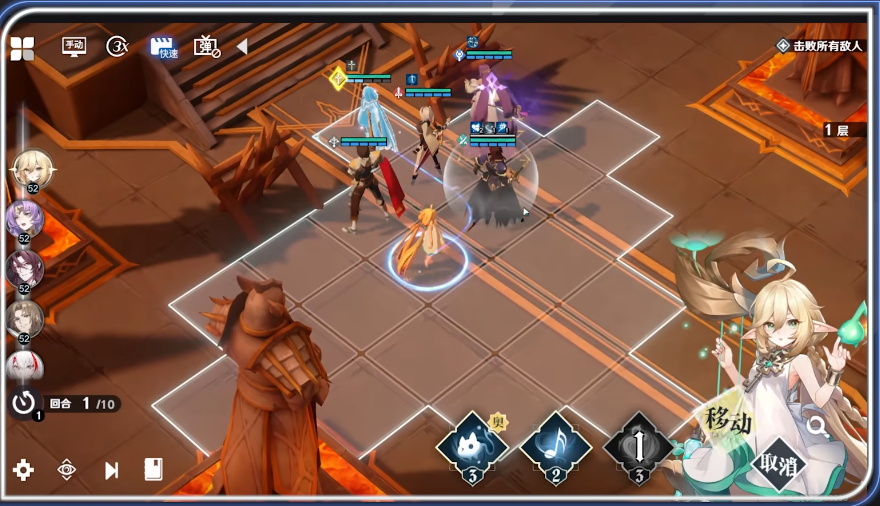Select the brown-haired character portrait
This screenshot has width=880, height=506.
click(x=23, y=318)
